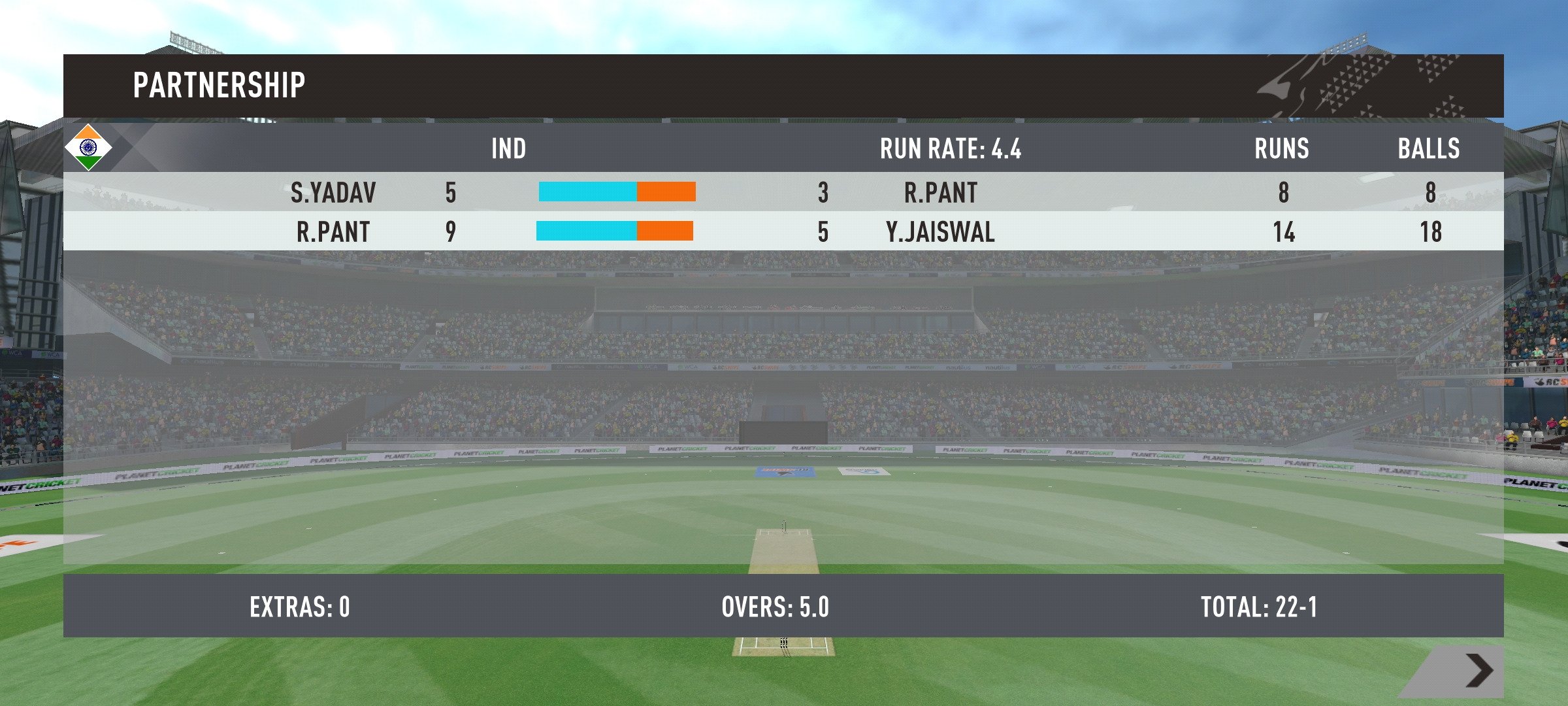This screenshot has height=706, width=1568.
Task: Select the R.Pant and Y.Jaiswal partnership row
Action: point(783,231)
